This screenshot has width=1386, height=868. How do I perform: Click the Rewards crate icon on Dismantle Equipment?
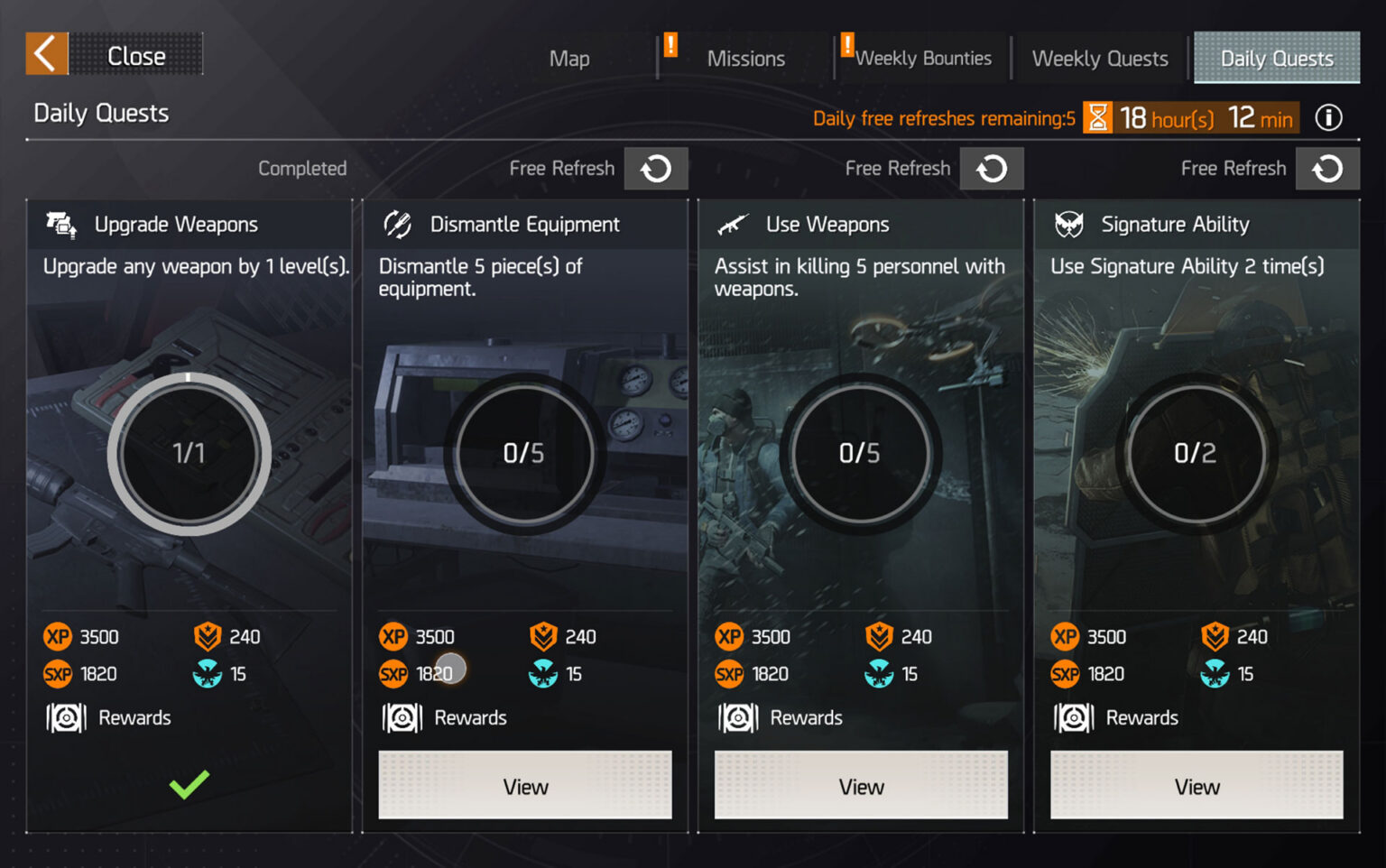point(401,717)
